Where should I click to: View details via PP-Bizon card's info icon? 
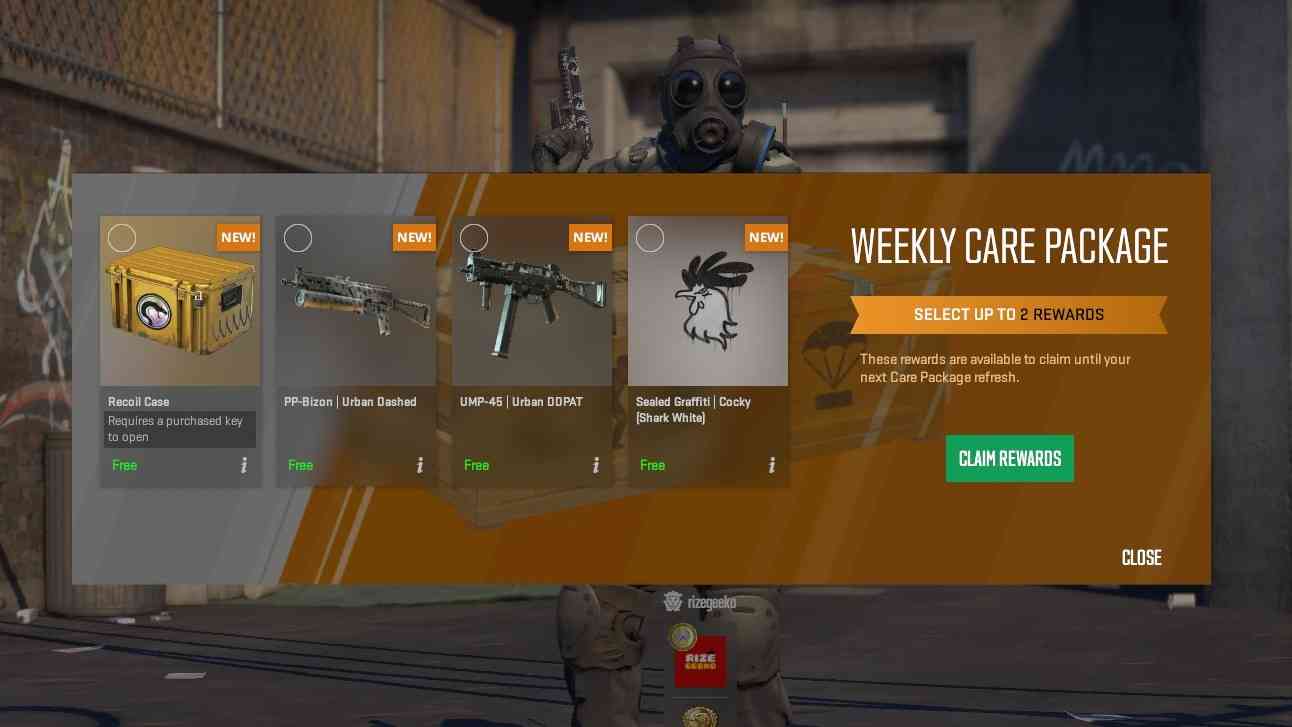[x=419, y=465]
